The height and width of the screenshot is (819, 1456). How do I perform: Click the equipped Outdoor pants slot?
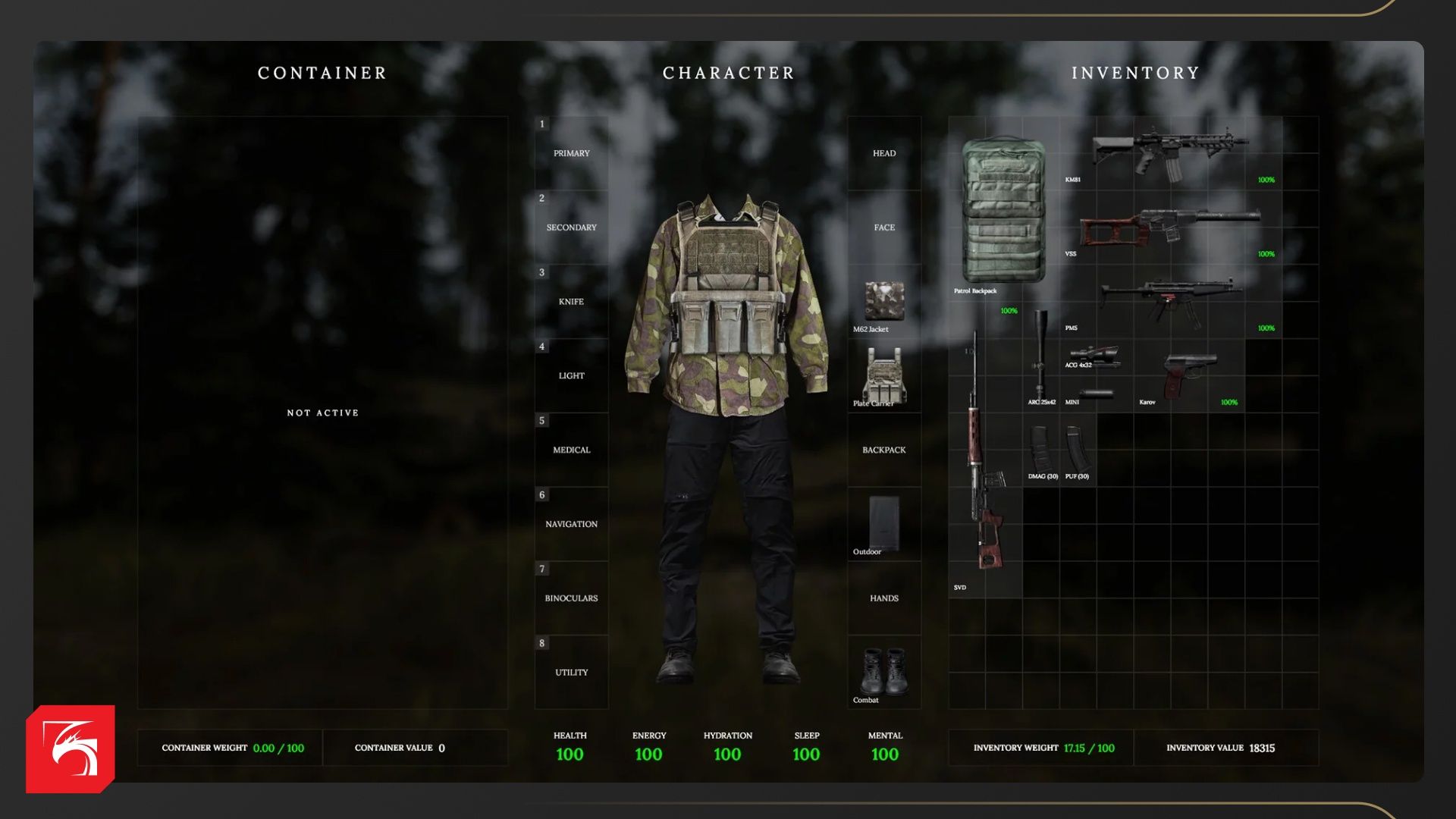tap(884, 524)
